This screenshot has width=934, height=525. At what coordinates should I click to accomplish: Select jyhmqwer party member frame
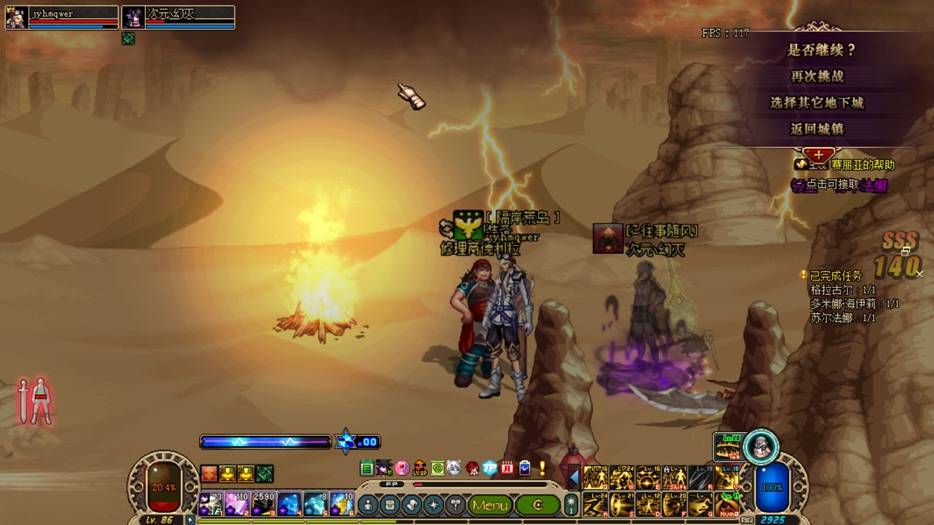pos(62,17)
